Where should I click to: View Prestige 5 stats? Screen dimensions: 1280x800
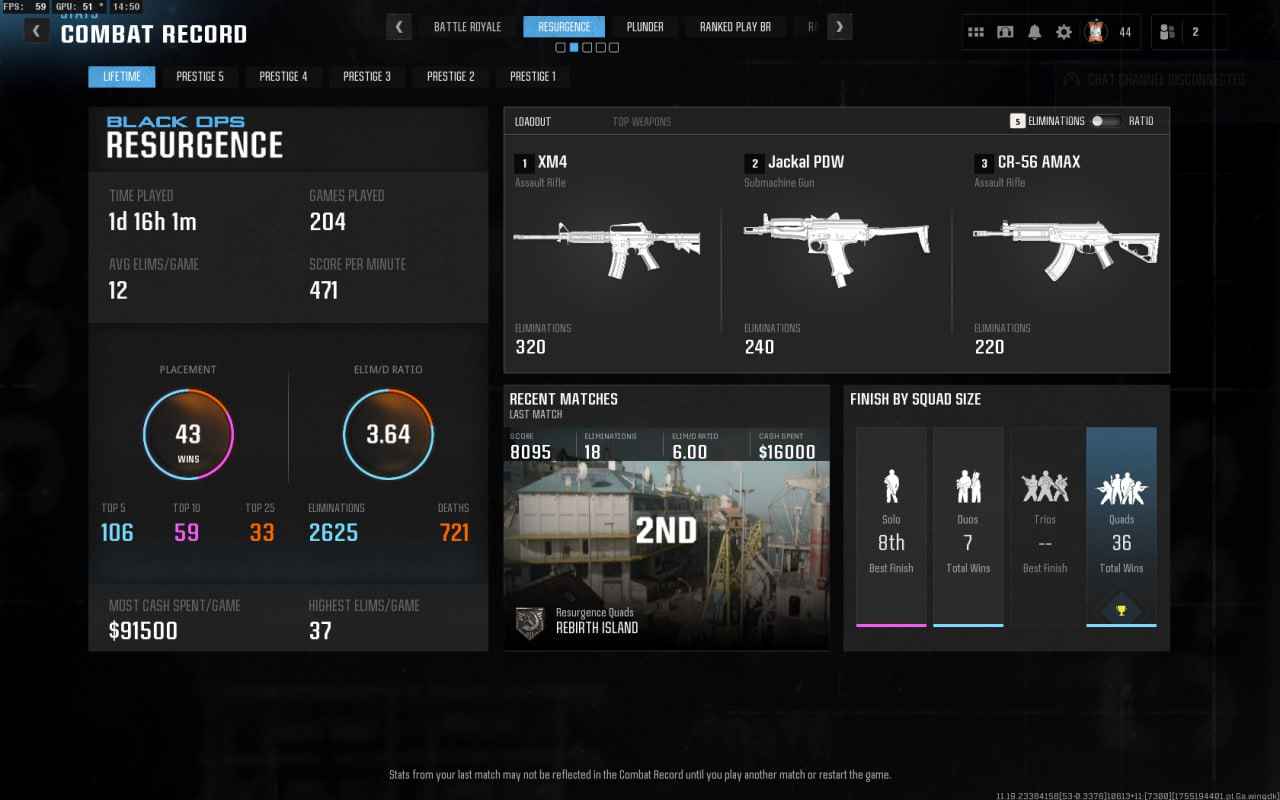click(x=200, y=76)
